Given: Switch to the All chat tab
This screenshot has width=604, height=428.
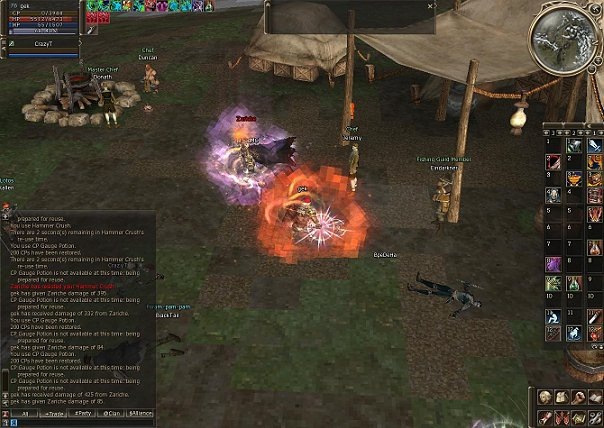Looking at the screenshot, I should point(25,412).
